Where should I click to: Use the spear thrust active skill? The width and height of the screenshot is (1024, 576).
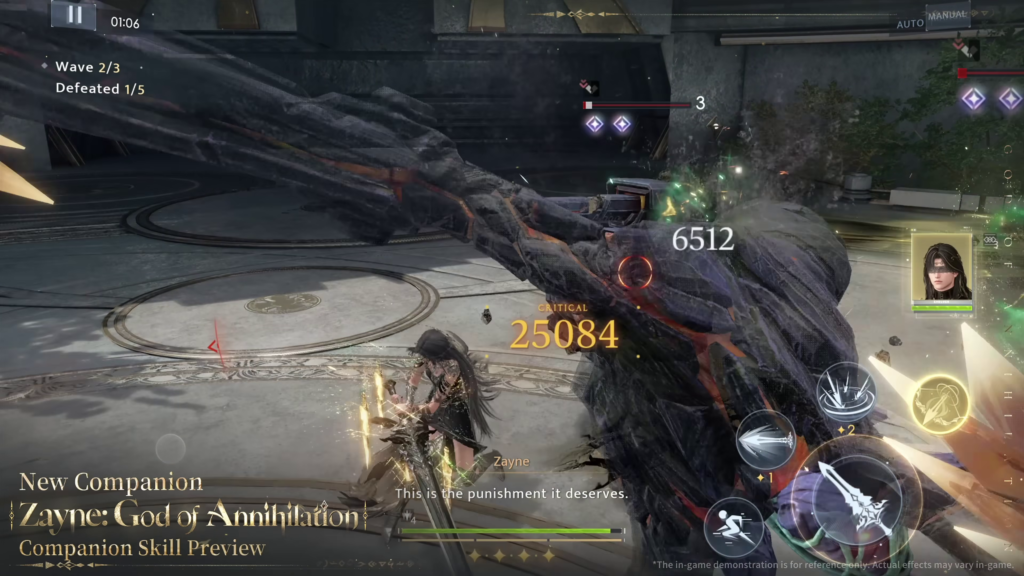tap(766, 439)
